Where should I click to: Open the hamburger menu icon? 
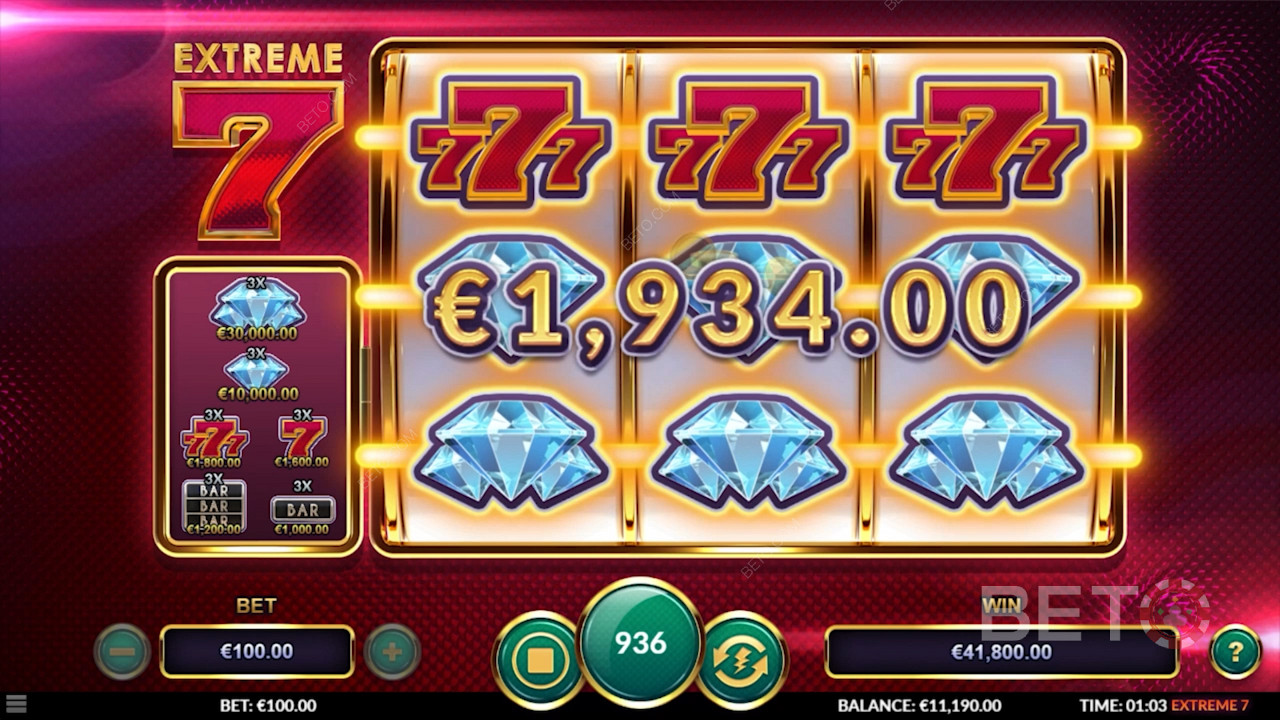tap(15, 705)
